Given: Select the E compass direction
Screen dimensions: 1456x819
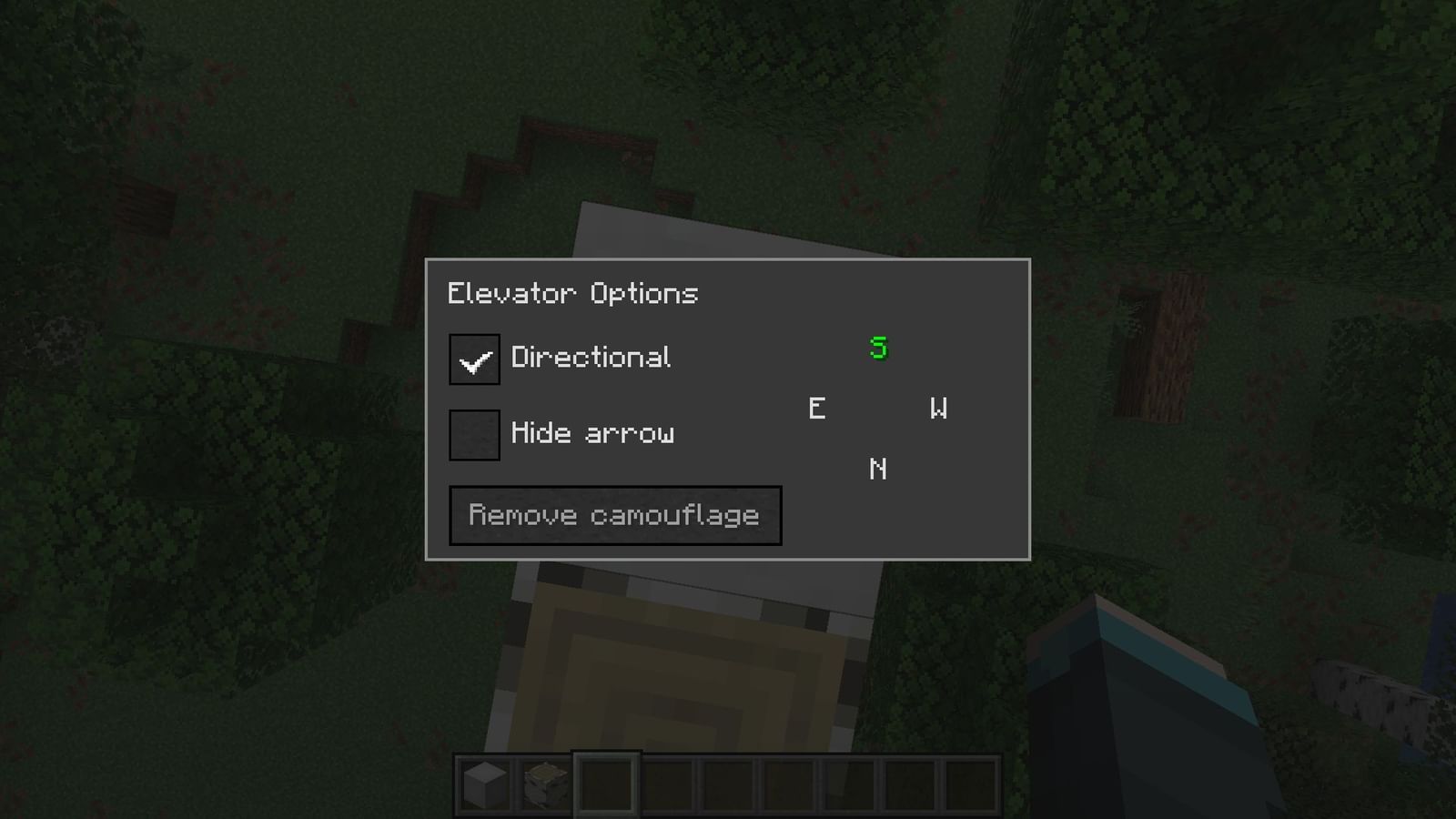Looking at the screenshot, I should coord(816,409).
